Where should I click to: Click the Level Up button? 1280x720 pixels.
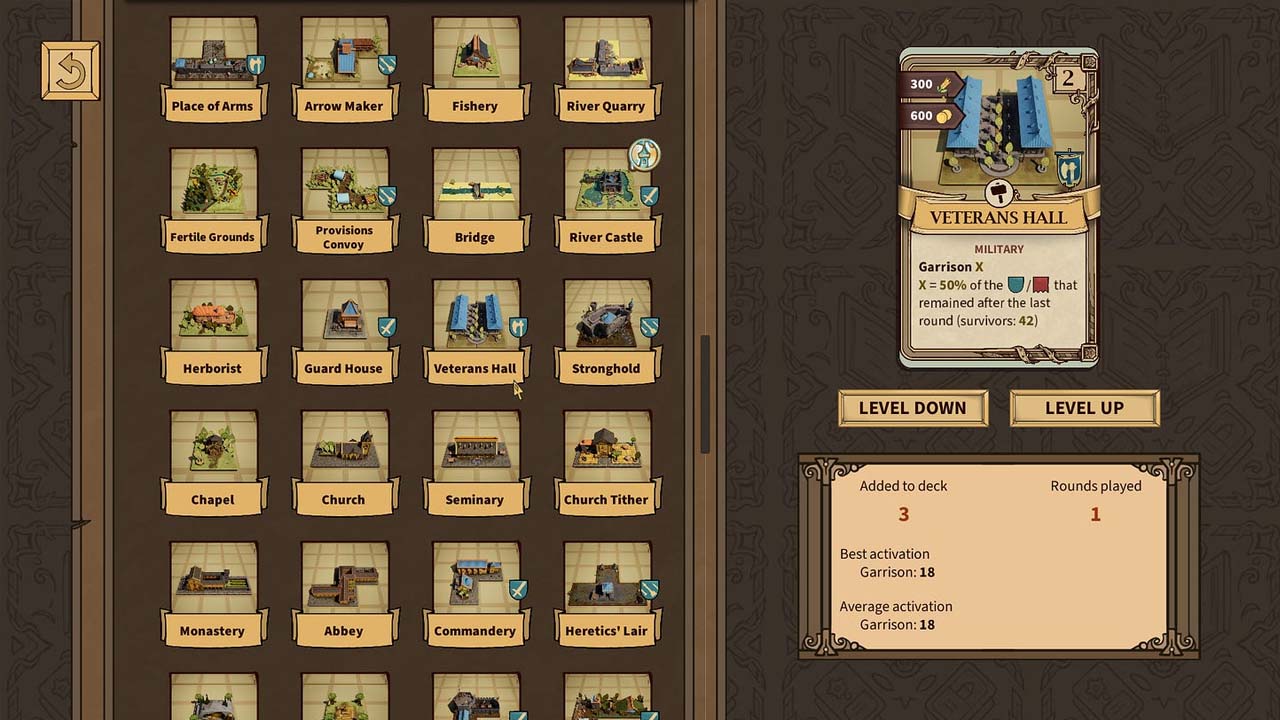pos(1084,408)
